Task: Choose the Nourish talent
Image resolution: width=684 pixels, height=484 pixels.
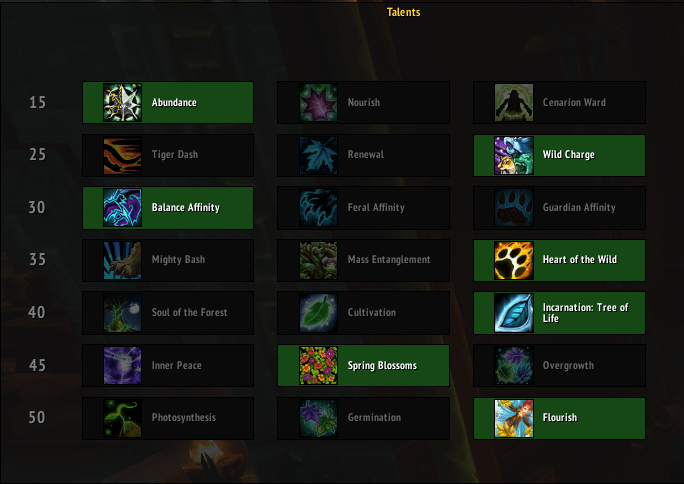Action: tap(363, 102)
